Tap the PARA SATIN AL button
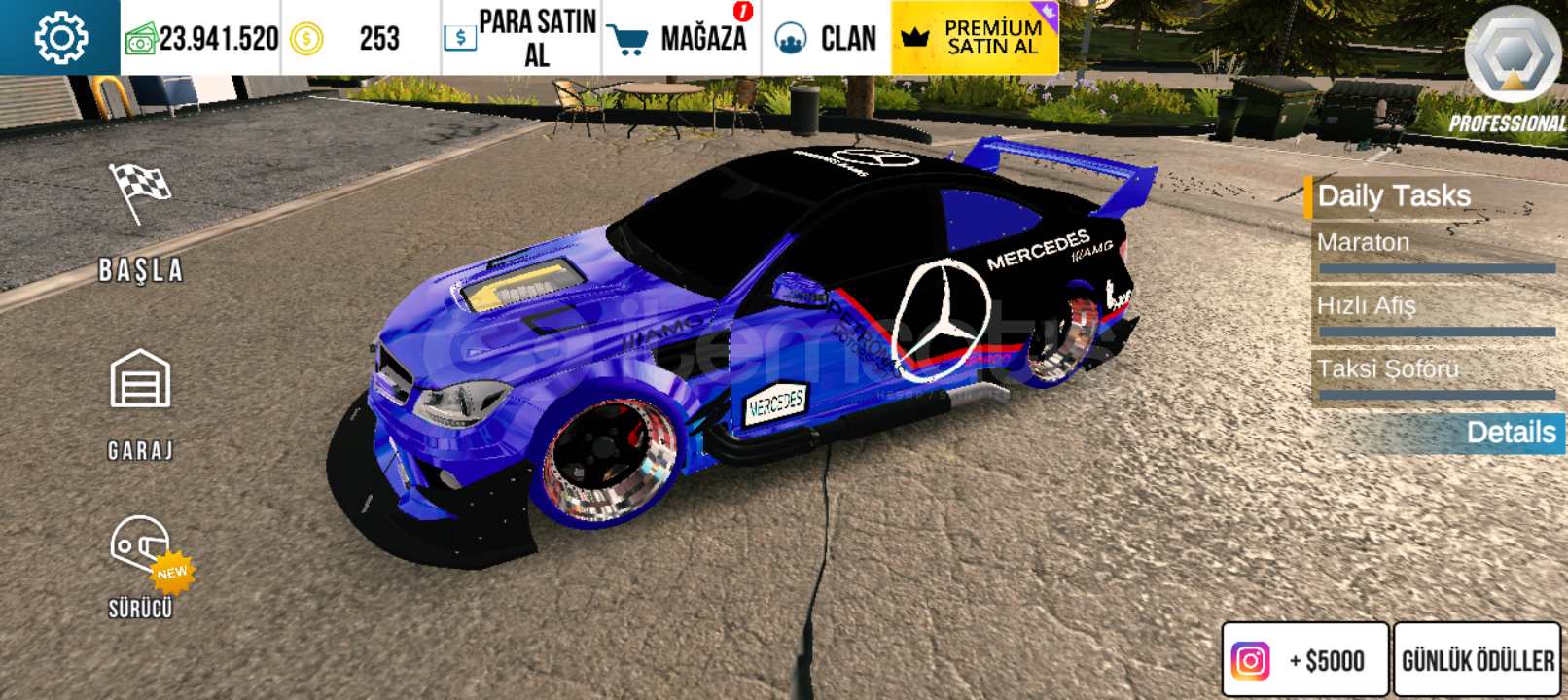The height and width of the screenshot is (700, 1568). (521, 38)
